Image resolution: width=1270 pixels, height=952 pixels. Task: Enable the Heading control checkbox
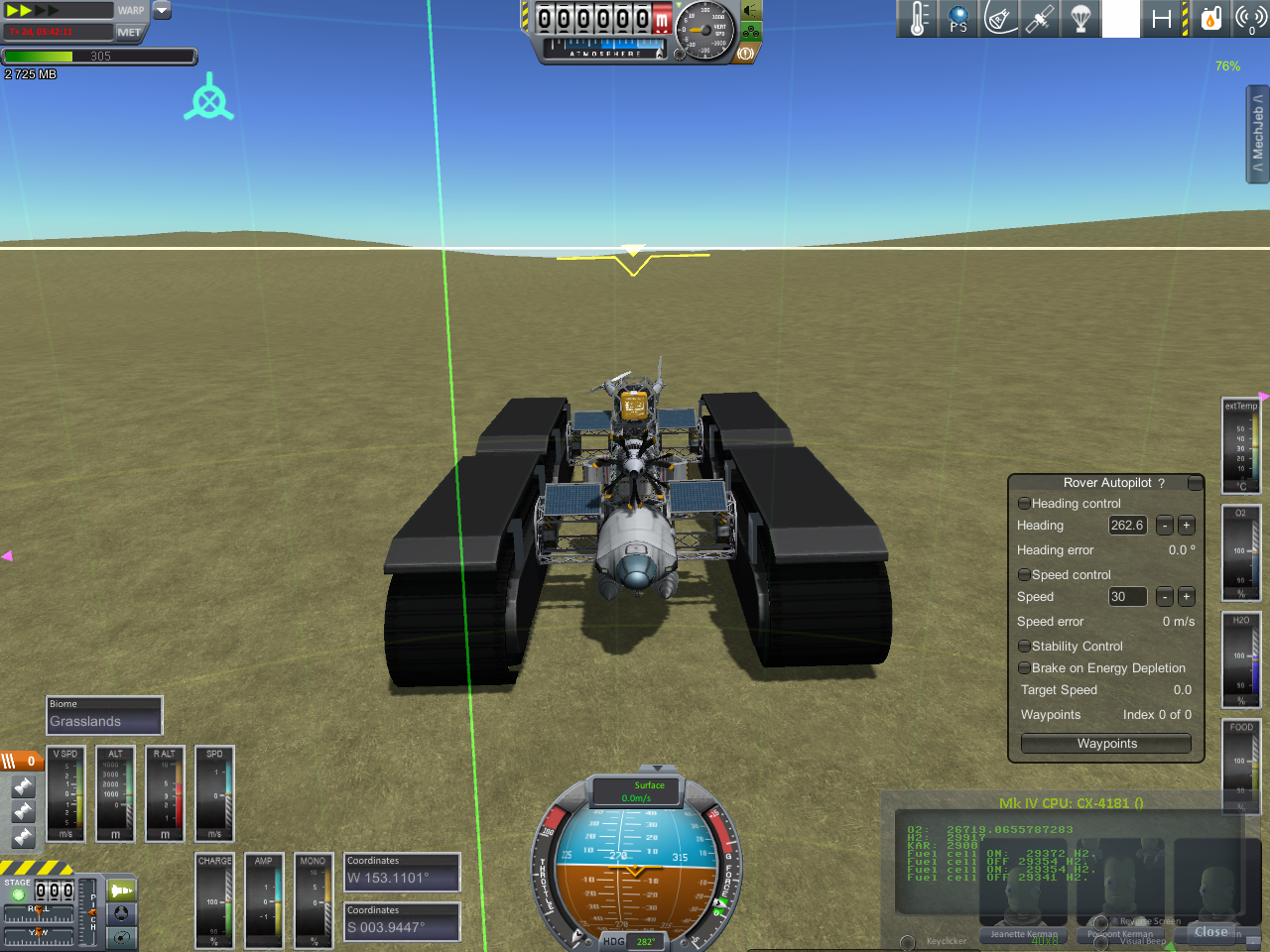(1024, 504)
